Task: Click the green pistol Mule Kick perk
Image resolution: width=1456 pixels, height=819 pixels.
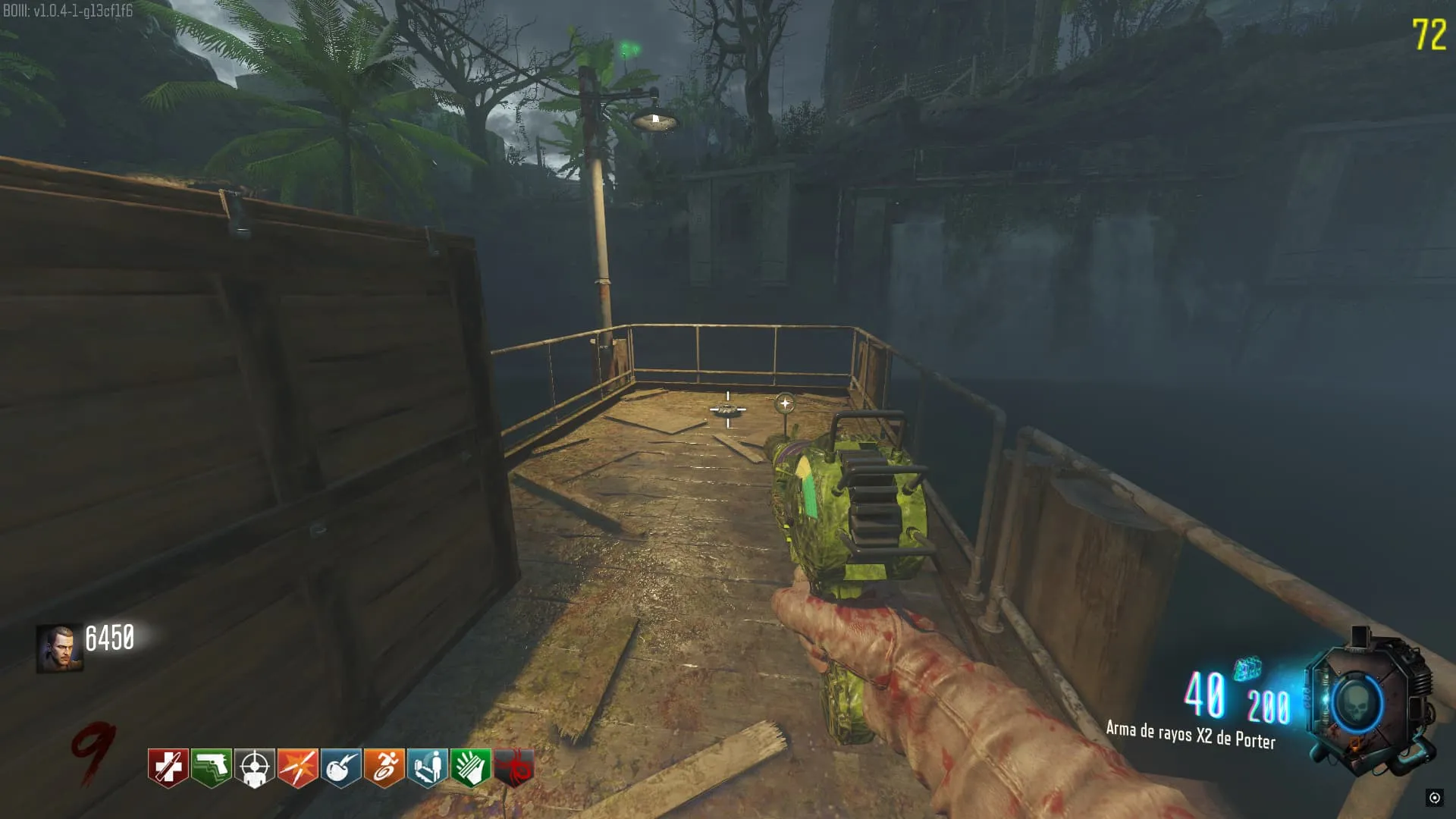Action: (x=212, y=767)
